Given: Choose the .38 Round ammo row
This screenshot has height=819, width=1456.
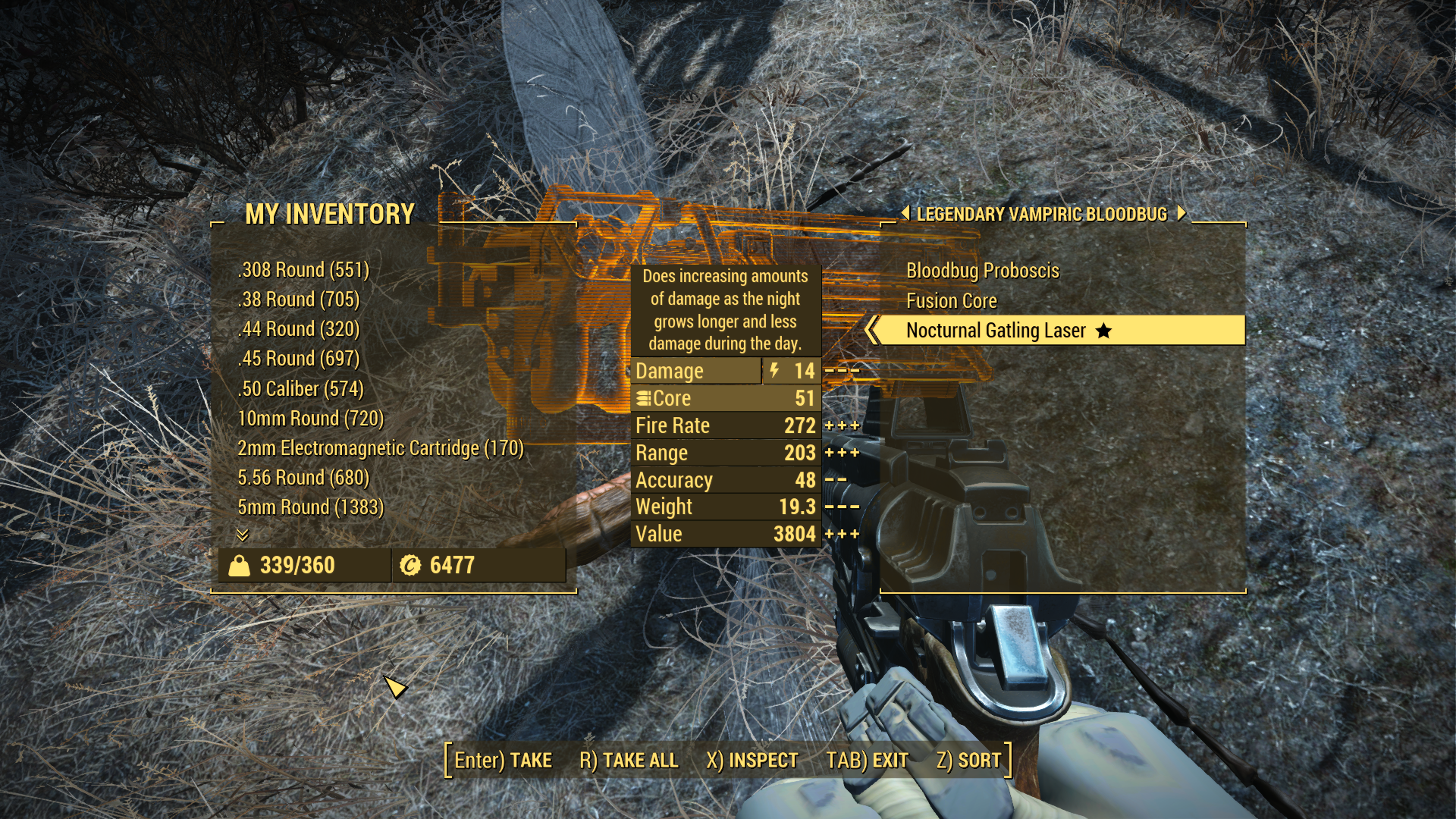Looking at the screenshot, I should [x=298, y=300].
